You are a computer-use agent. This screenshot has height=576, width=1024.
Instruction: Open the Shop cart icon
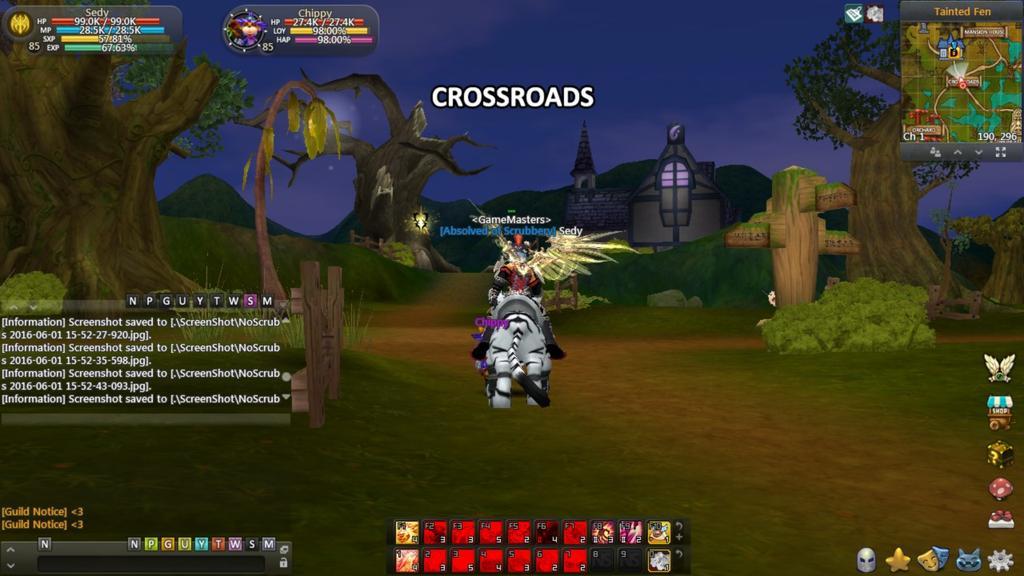pos(999,410)
